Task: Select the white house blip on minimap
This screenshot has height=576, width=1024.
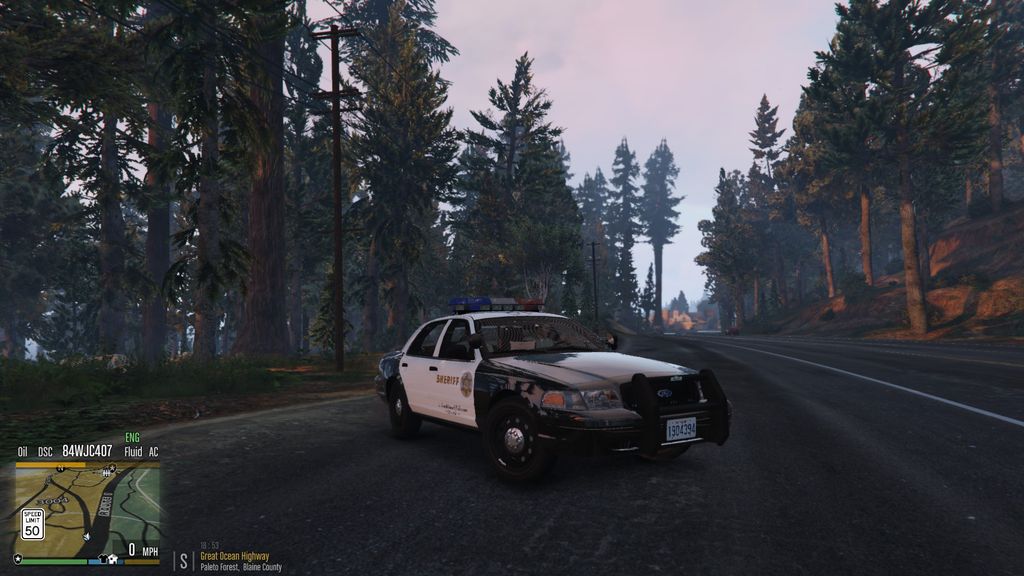Action: [113, 558]
